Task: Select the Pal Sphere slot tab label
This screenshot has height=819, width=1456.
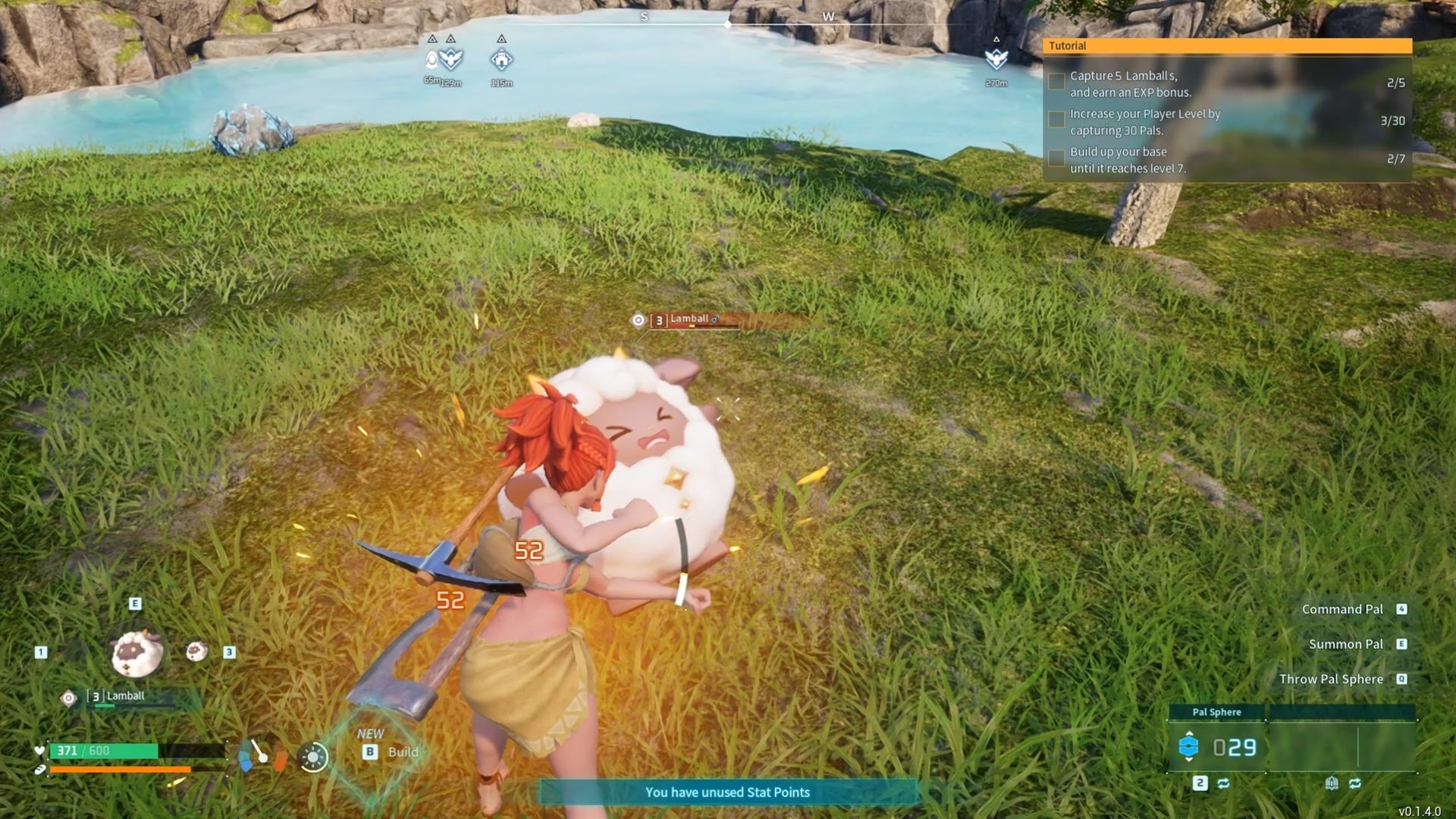Action: (1216, 711)
